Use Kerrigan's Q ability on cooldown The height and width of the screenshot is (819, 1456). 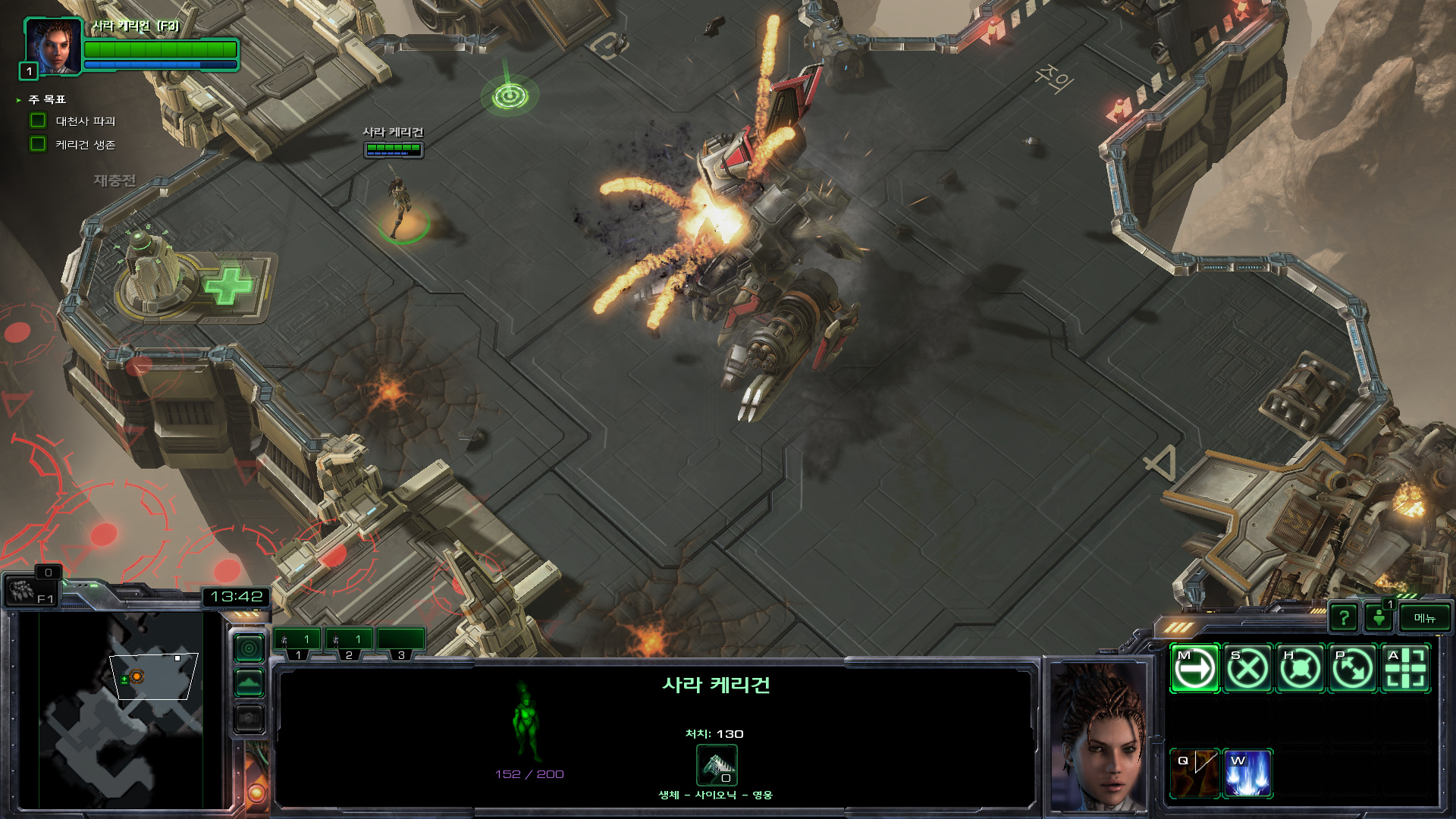click(x=1194, y=773)
